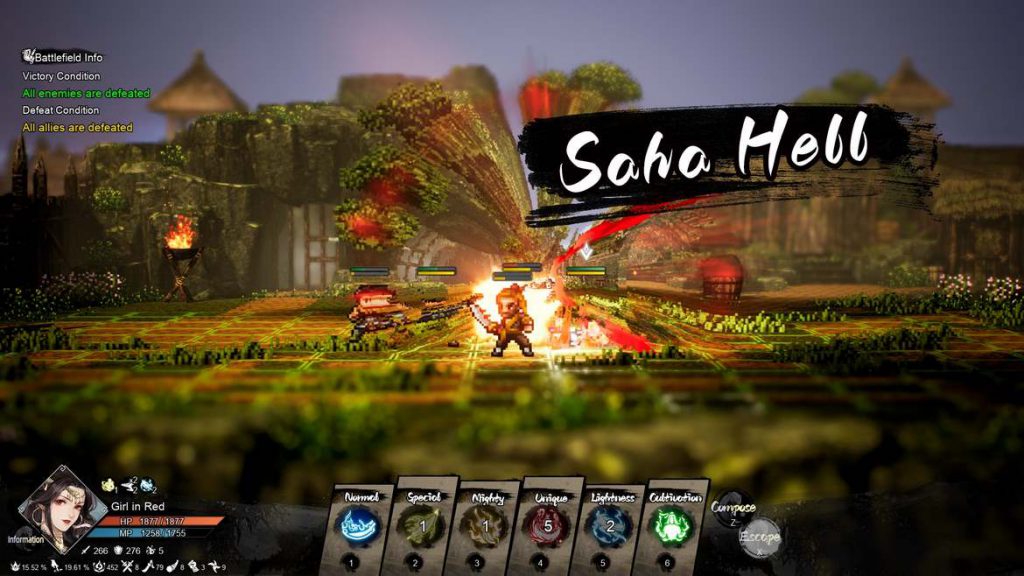Click the Compose button
Image resolution: width=1024 pixels, height=576 pixels.
733,508
